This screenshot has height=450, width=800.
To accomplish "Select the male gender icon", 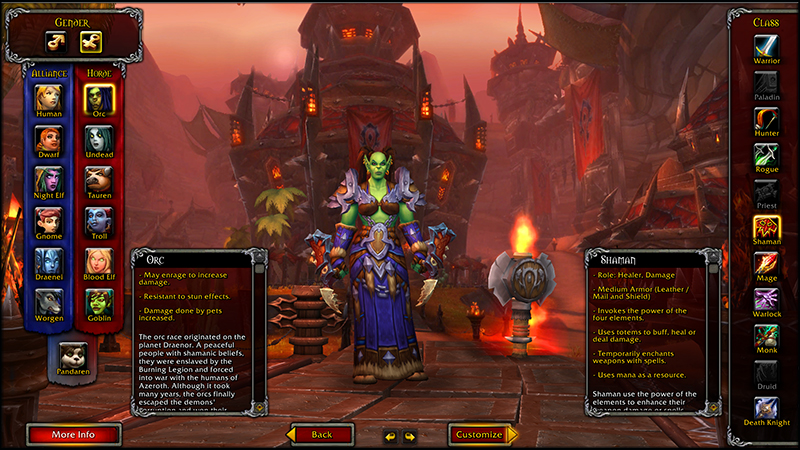I will click(54, 41).
